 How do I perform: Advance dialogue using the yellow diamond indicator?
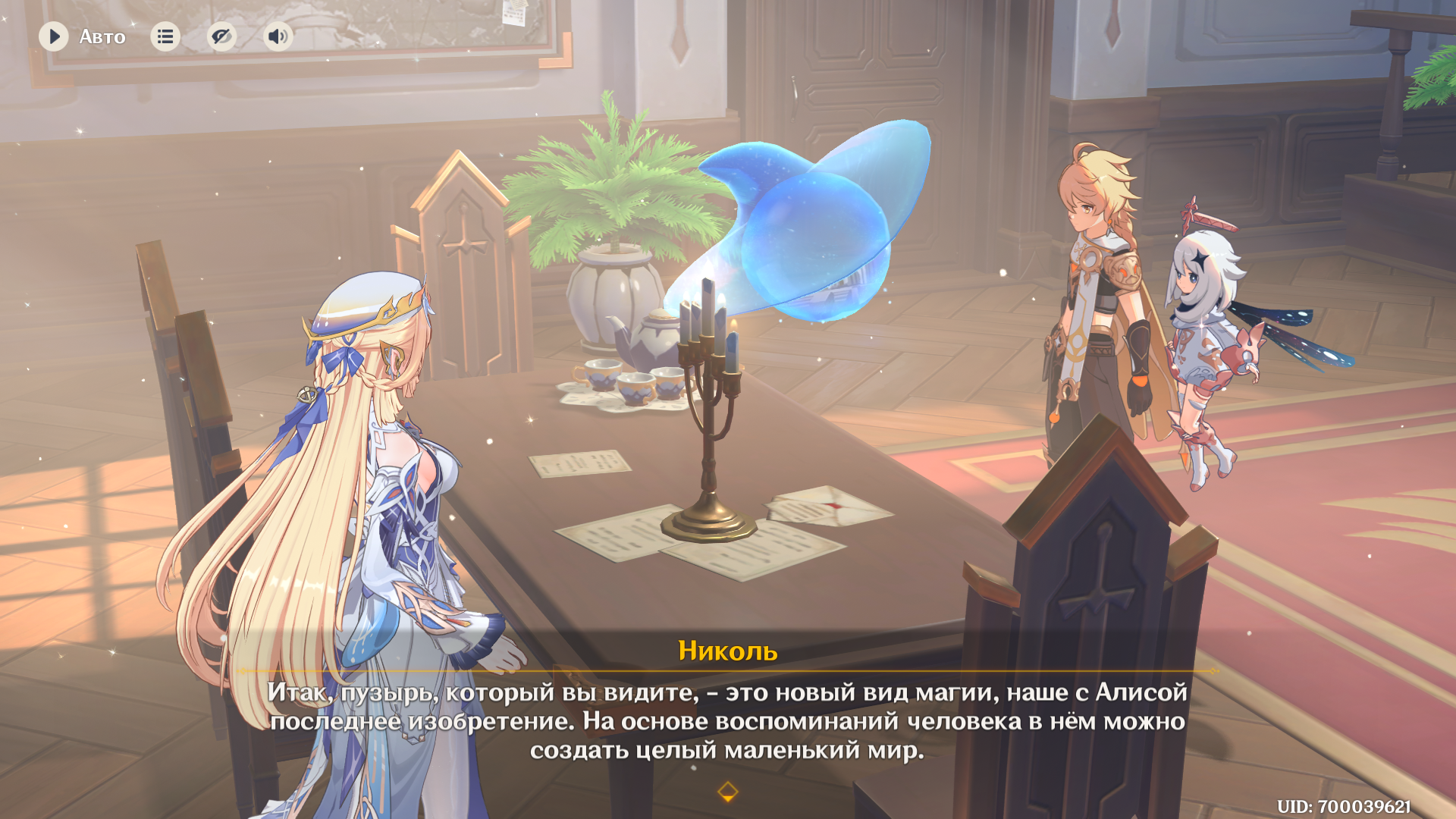[727, 792]
